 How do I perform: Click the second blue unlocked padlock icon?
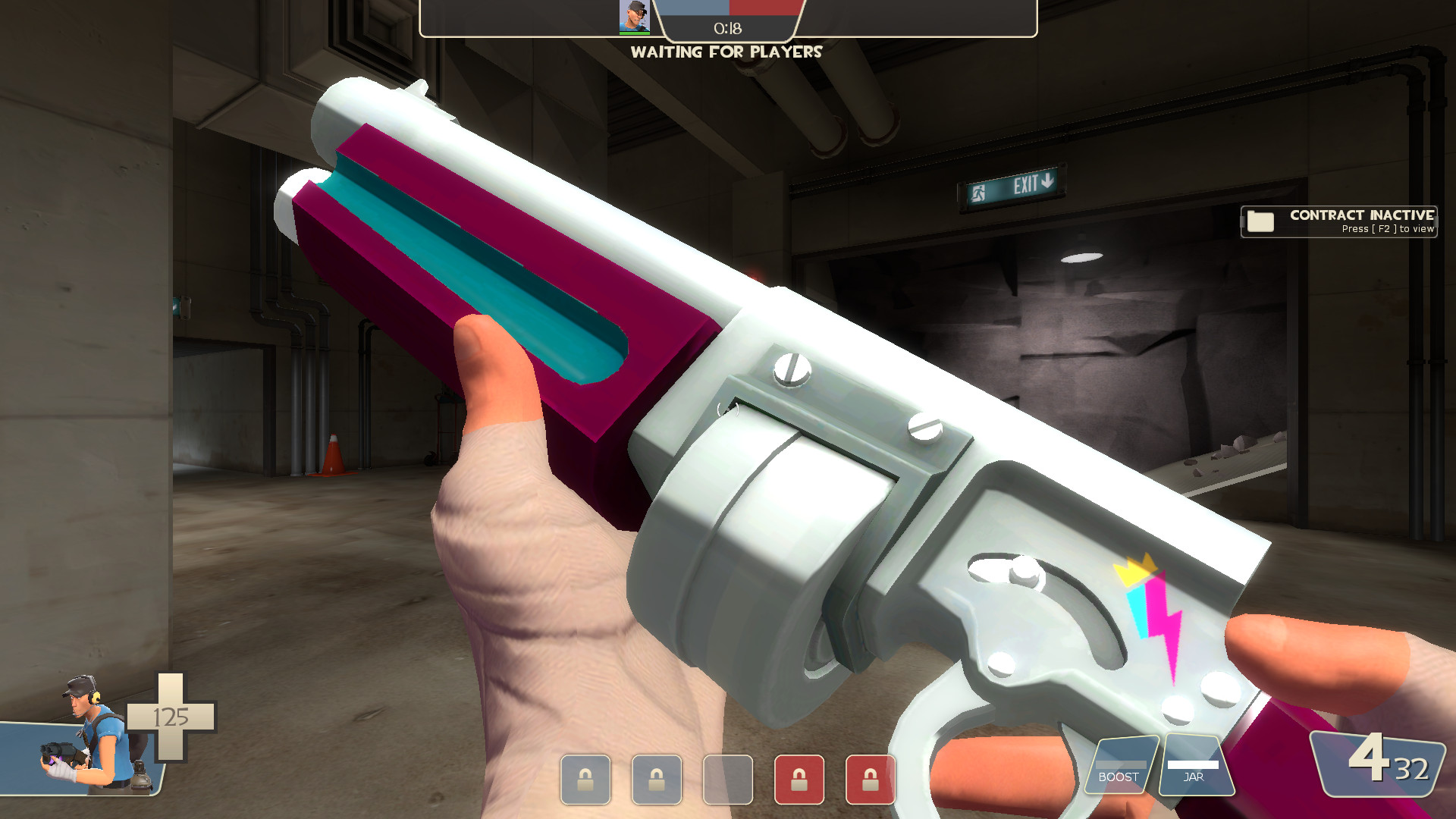(657, 780)
